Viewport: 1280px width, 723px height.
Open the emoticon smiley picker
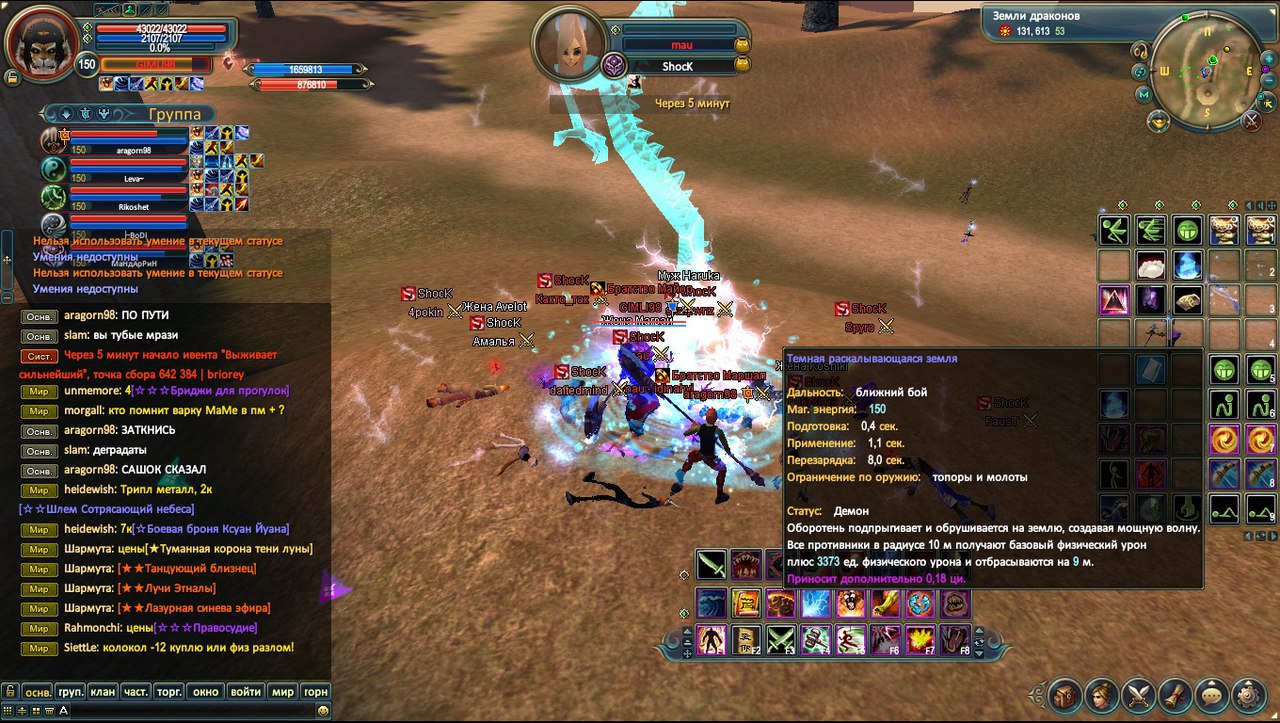click(322, 710)
